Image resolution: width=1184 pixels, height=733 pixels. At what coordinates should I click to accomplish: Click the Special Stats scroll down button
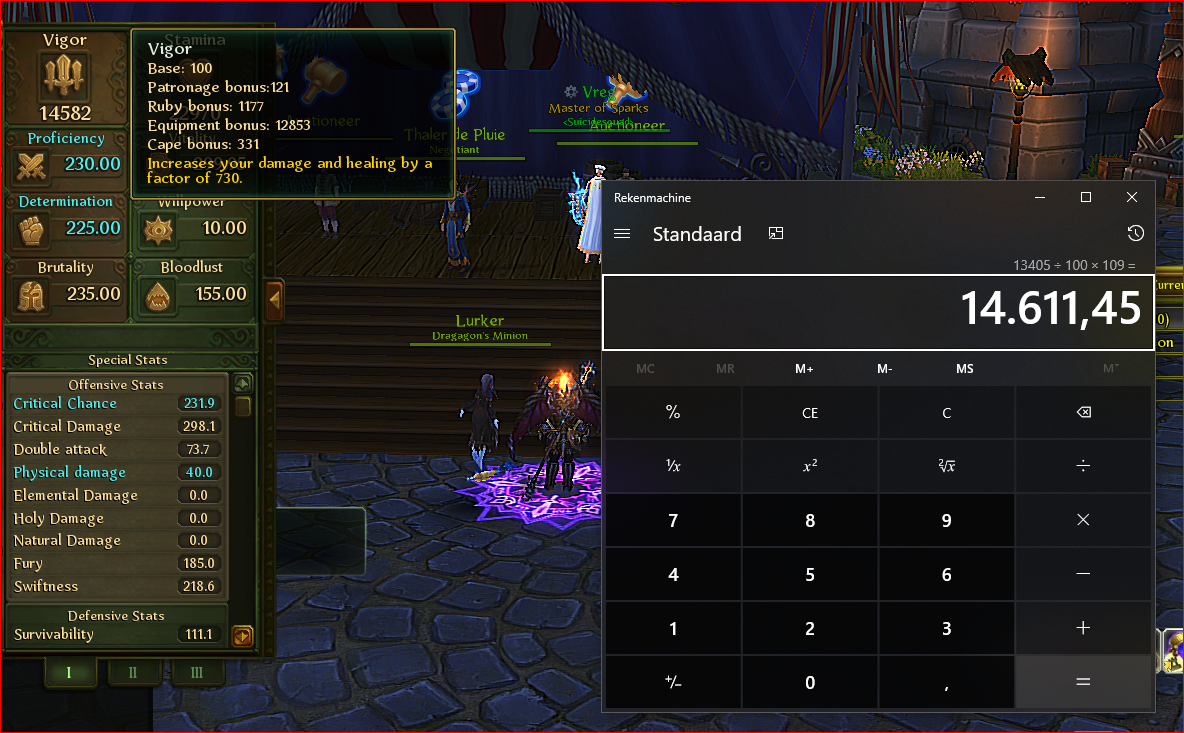click(x=242, y=636)
